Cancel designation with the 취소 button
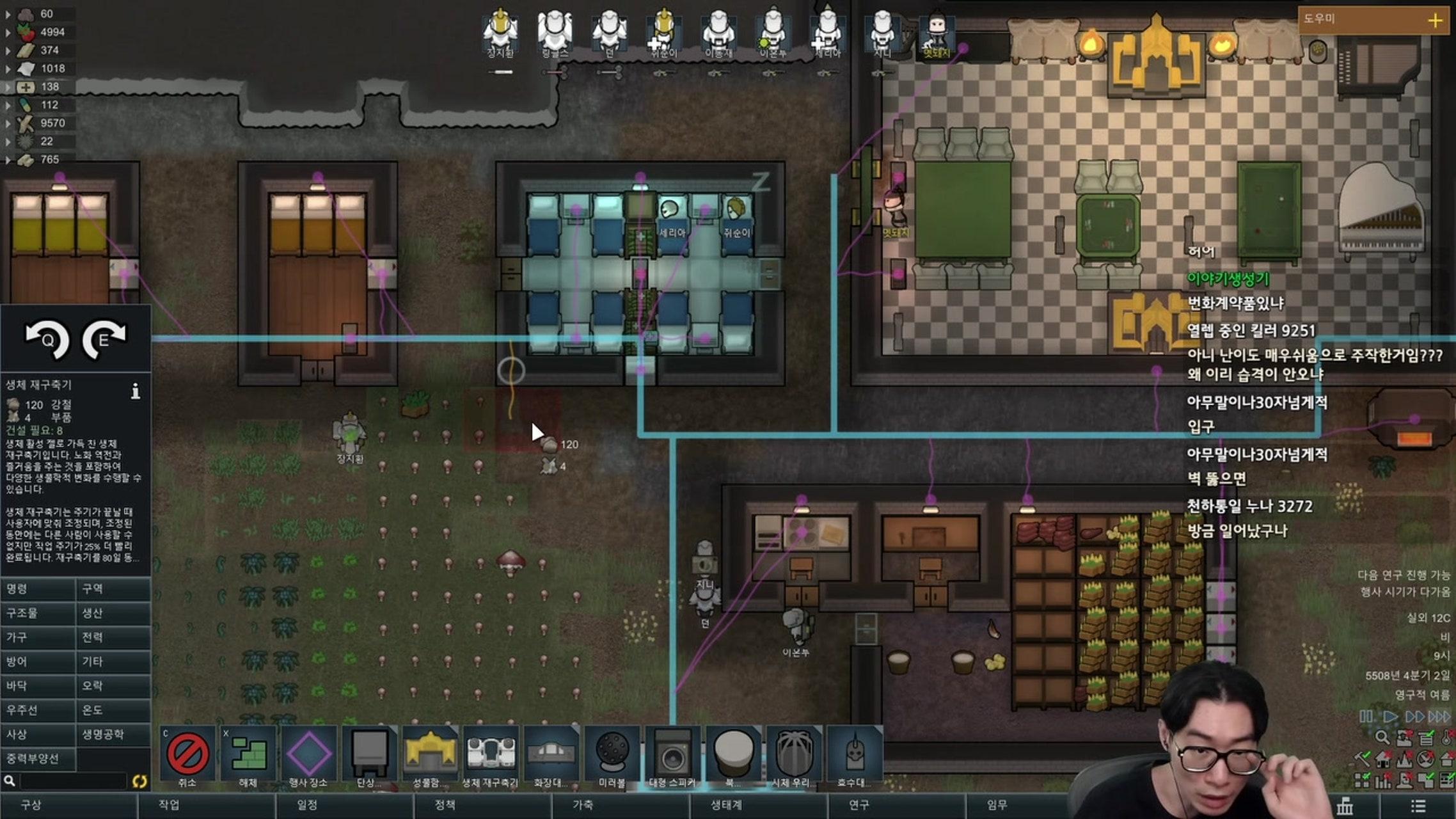This screenshot has height=819, width=1456. [x=187, y=756]
